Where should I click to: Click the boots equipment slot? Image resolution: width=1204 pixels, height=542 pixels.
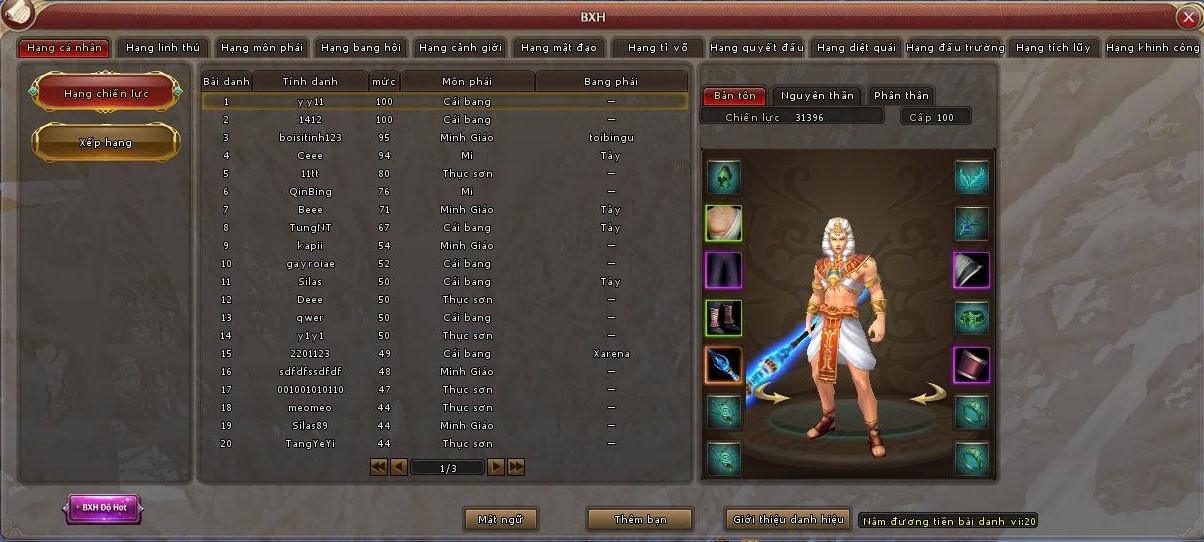pos(722,318)
